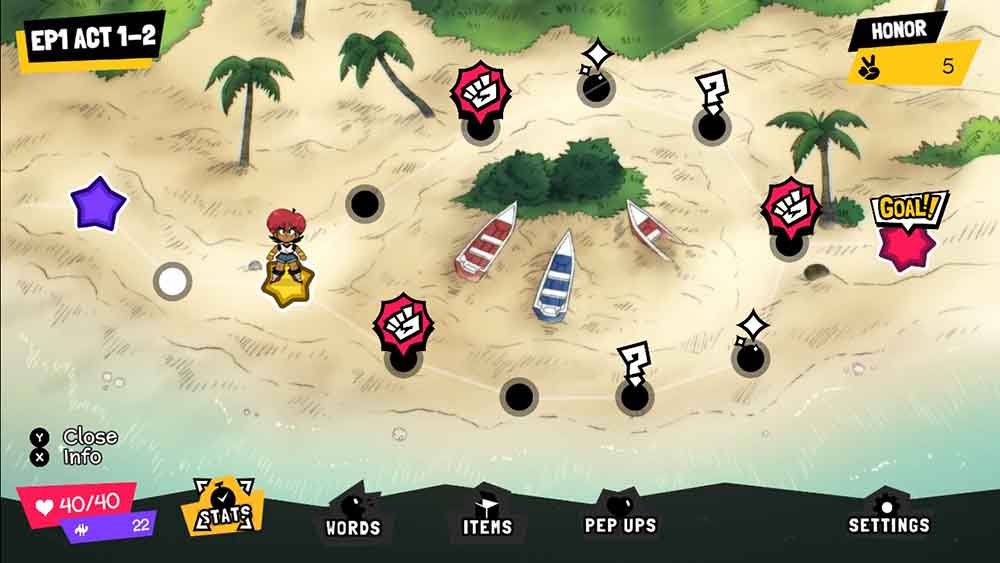Select the purple star map node
1000x563 pixels.
coord(98,204)
